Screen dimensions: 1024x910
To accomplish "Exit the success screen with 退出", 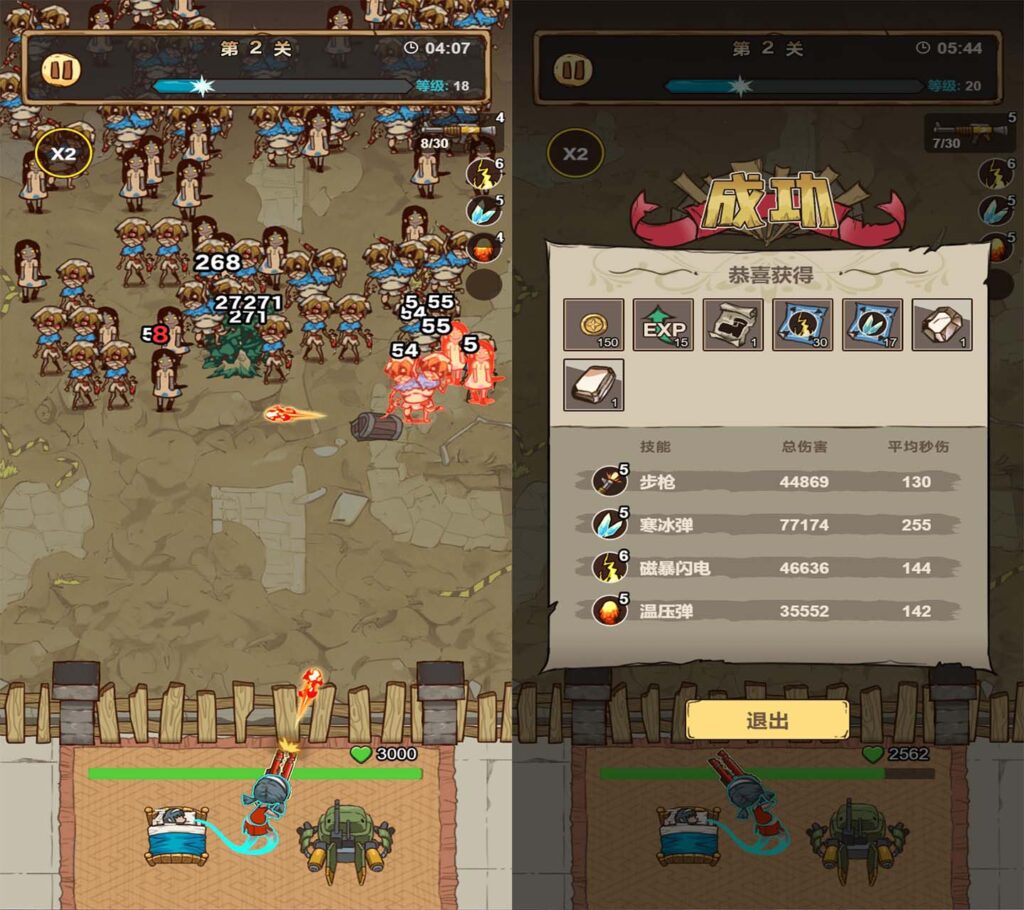I will point(767,720).
